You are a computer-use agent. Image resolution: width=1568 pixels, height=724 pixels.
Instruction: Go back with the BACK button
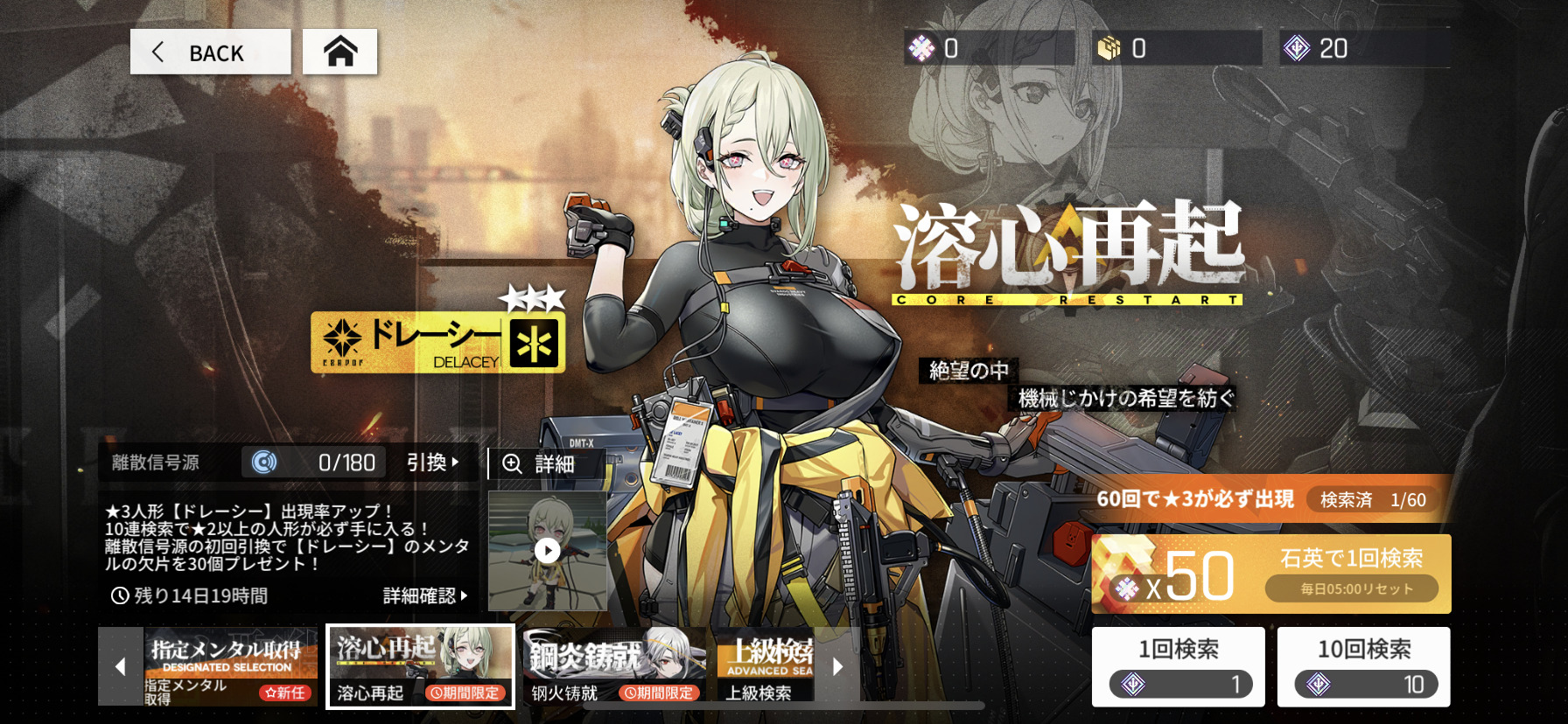210,52
